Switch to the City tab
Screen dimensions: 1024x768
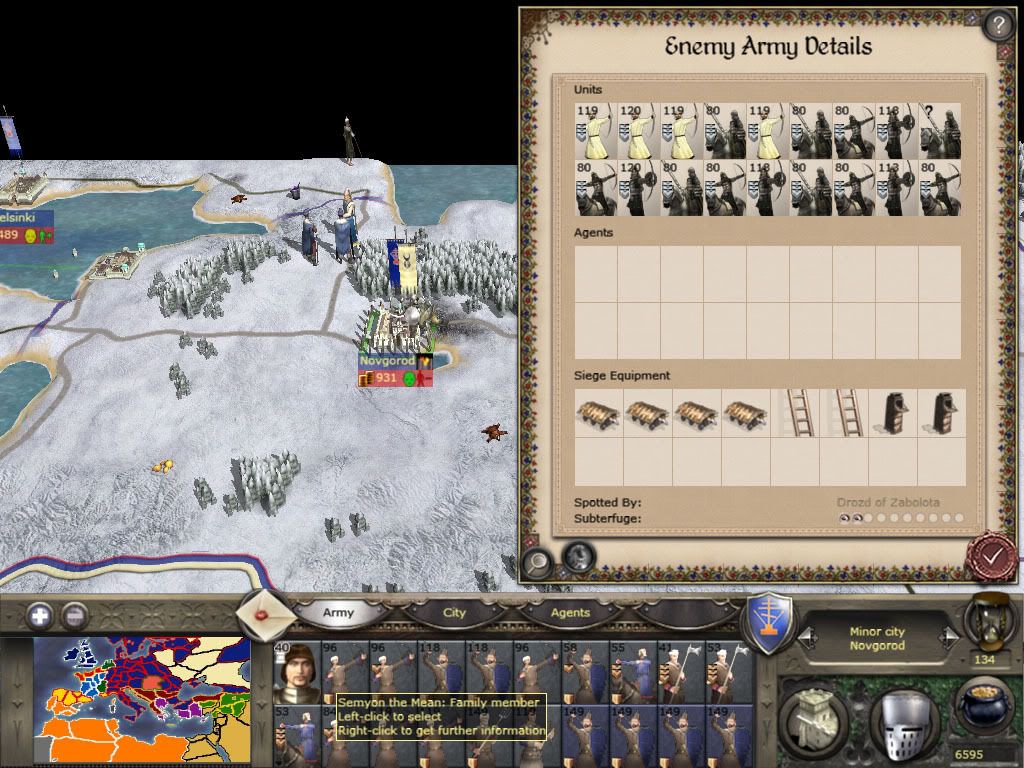[454, 613]
